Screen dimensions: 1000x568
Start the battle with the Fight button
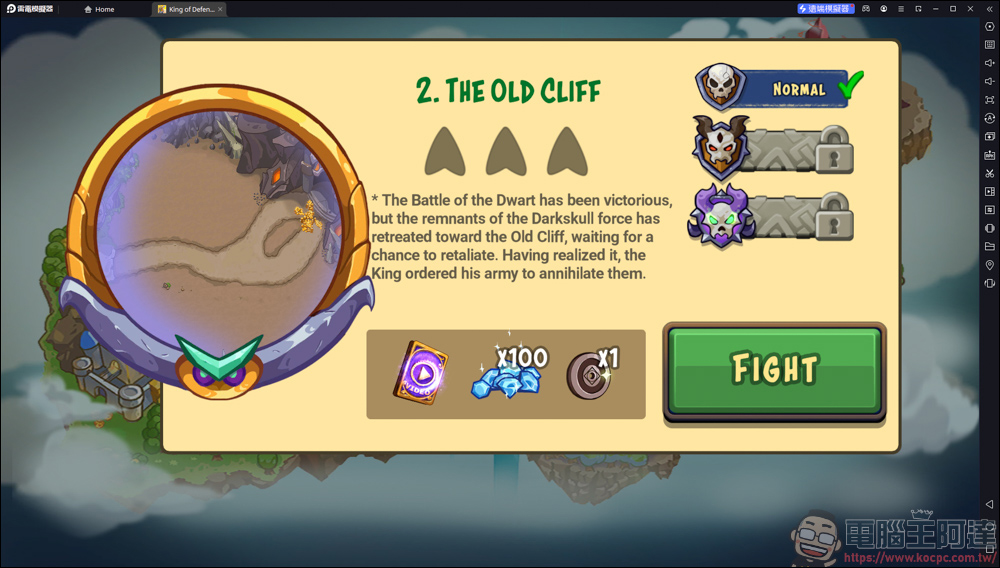(x=774, y=370)
